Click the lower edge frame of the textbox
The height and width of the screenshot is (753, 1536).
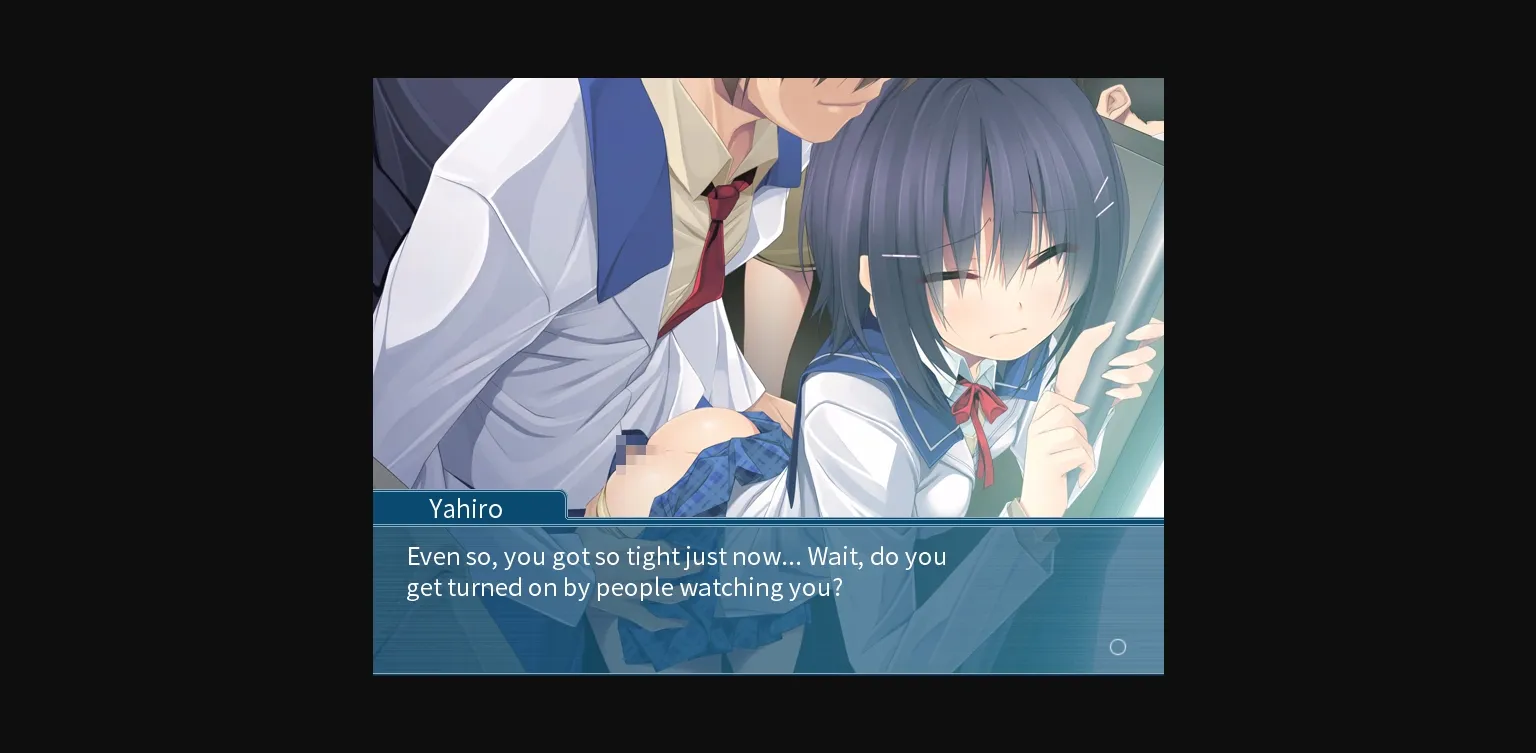click(x=768, y=672)
